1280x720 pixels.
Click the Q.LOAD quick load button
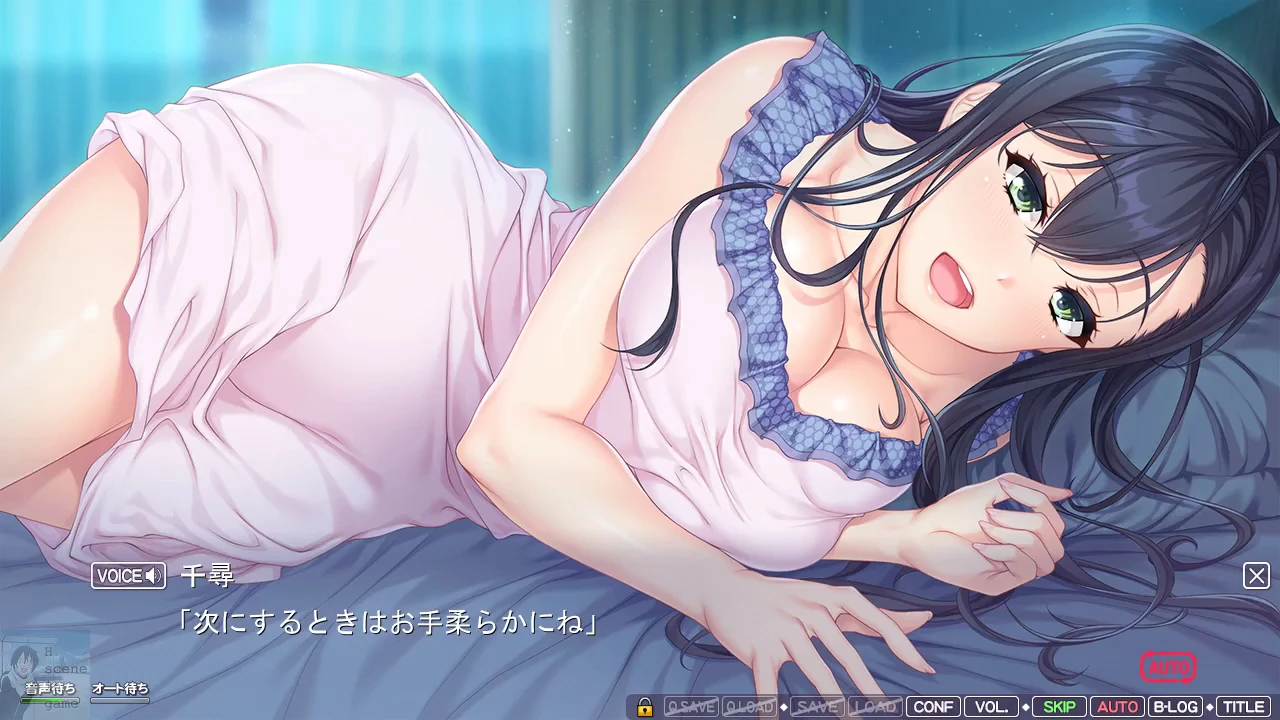click(x=749, y=707)
